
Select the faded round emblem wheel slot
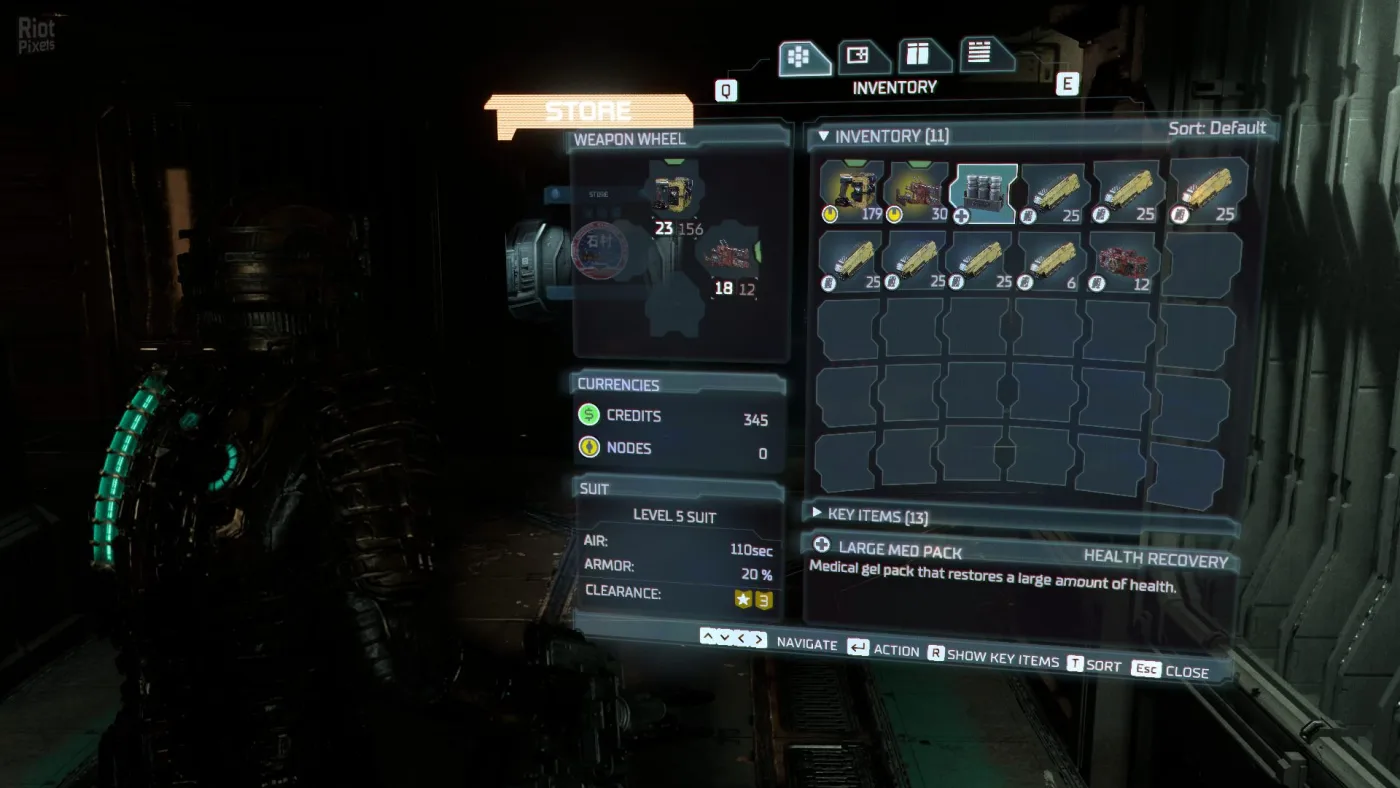pos(603,249)
